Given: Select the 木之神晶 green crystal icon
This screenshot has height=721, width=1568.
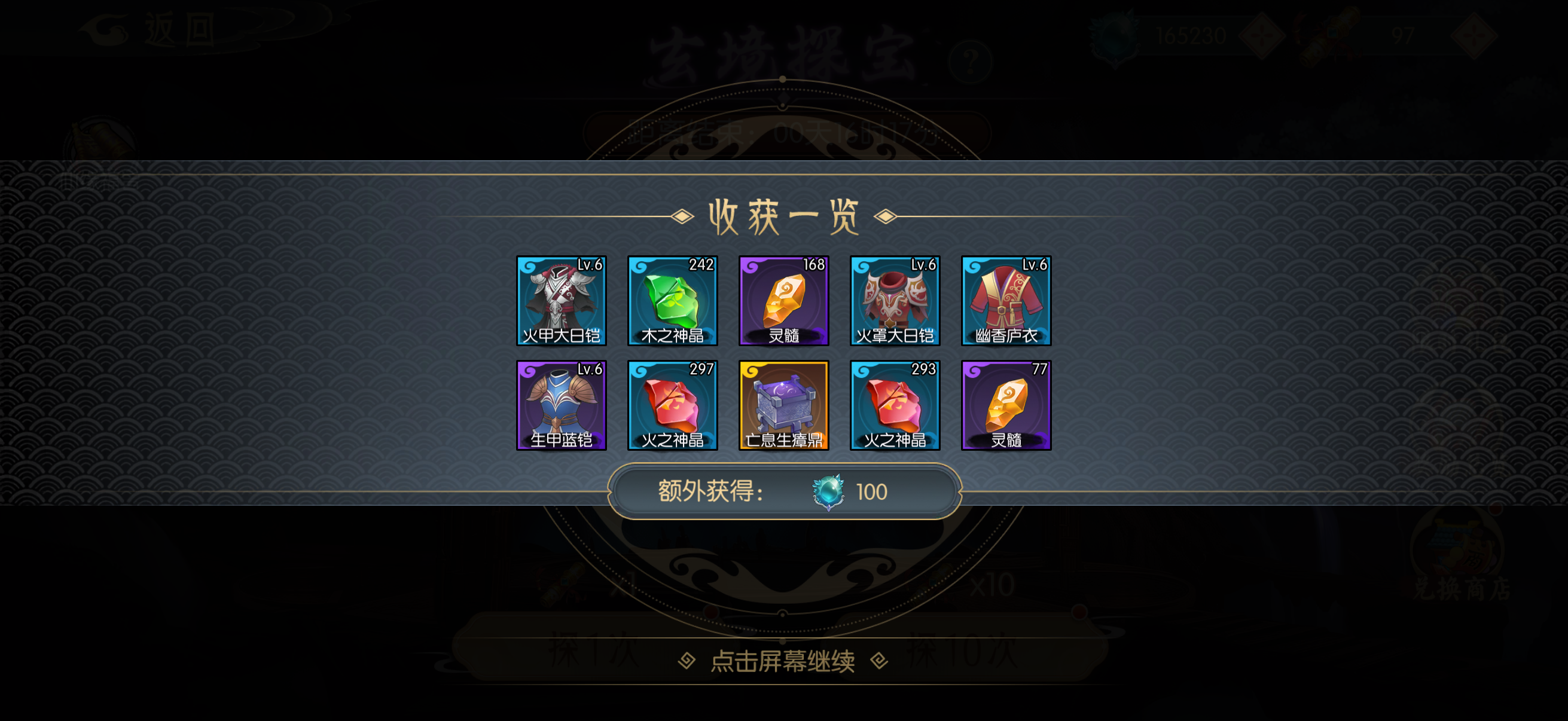Looking at the screenshot, I should click(673, 301).
